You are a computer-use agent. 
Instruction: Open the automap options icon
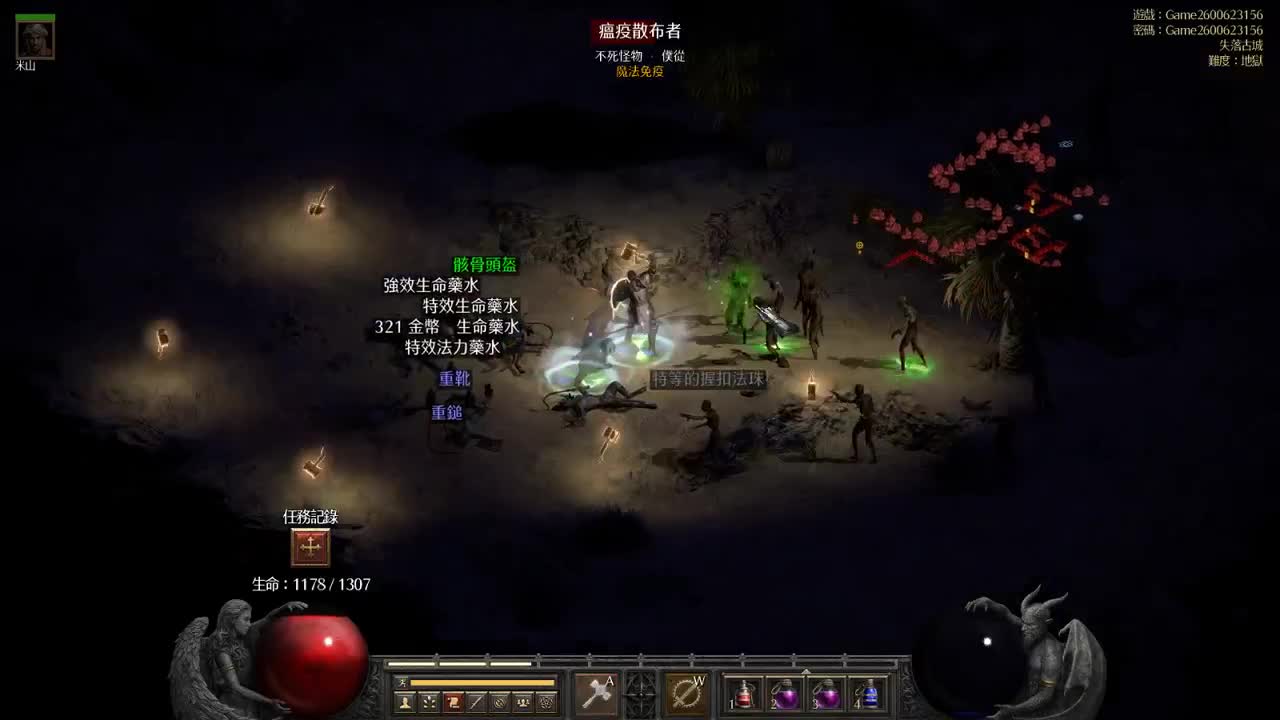click(500, 700)
